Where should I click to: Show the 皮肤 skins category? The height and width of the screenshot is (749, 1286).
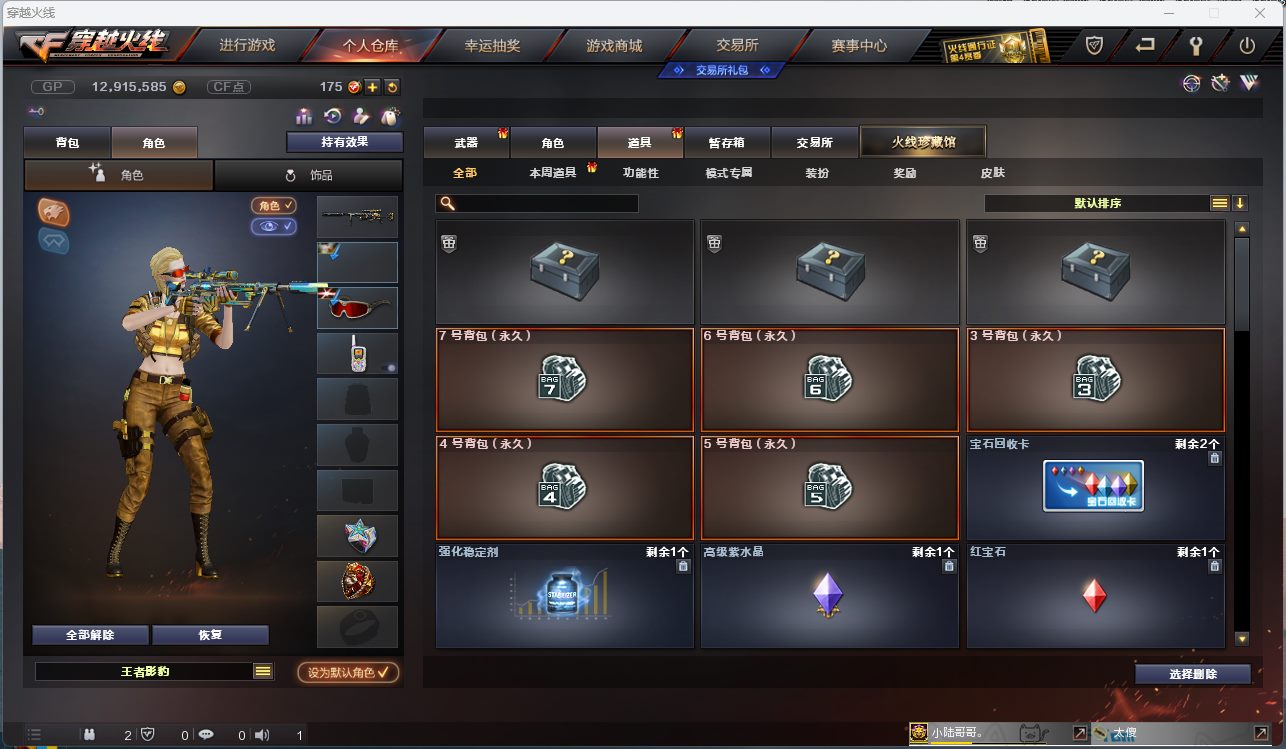993,173
